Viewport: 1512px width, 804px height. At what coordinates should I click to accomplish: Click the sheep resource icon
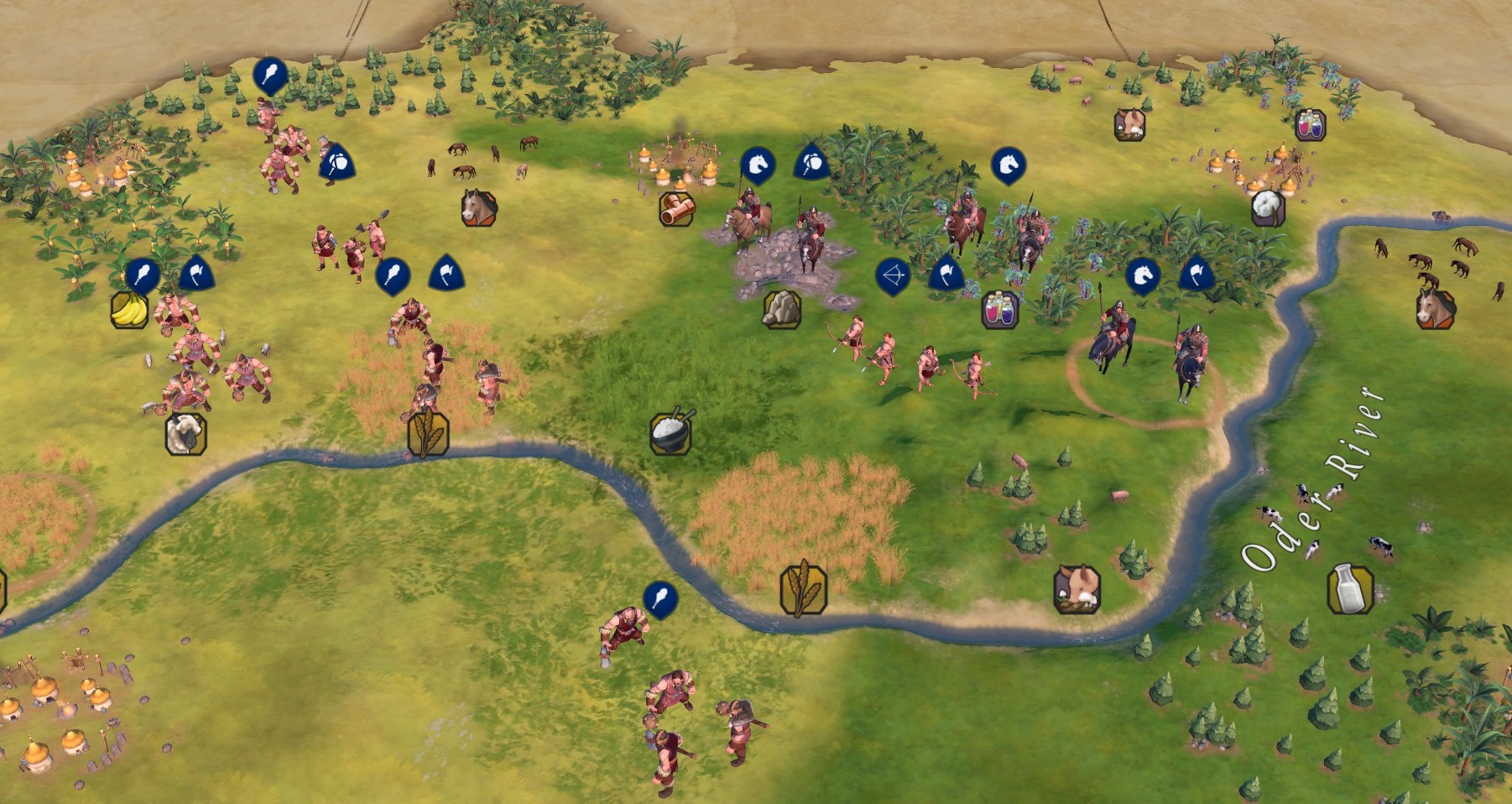185,434
